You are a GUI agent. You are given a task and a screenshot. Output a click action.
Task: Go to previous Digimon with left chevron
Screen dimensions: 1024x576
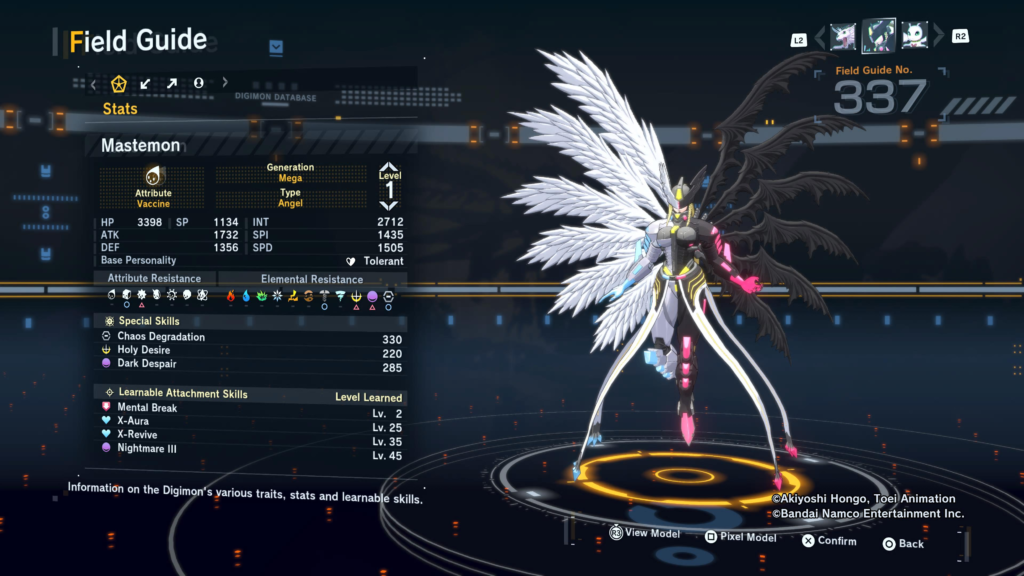(x=820, y=37)
